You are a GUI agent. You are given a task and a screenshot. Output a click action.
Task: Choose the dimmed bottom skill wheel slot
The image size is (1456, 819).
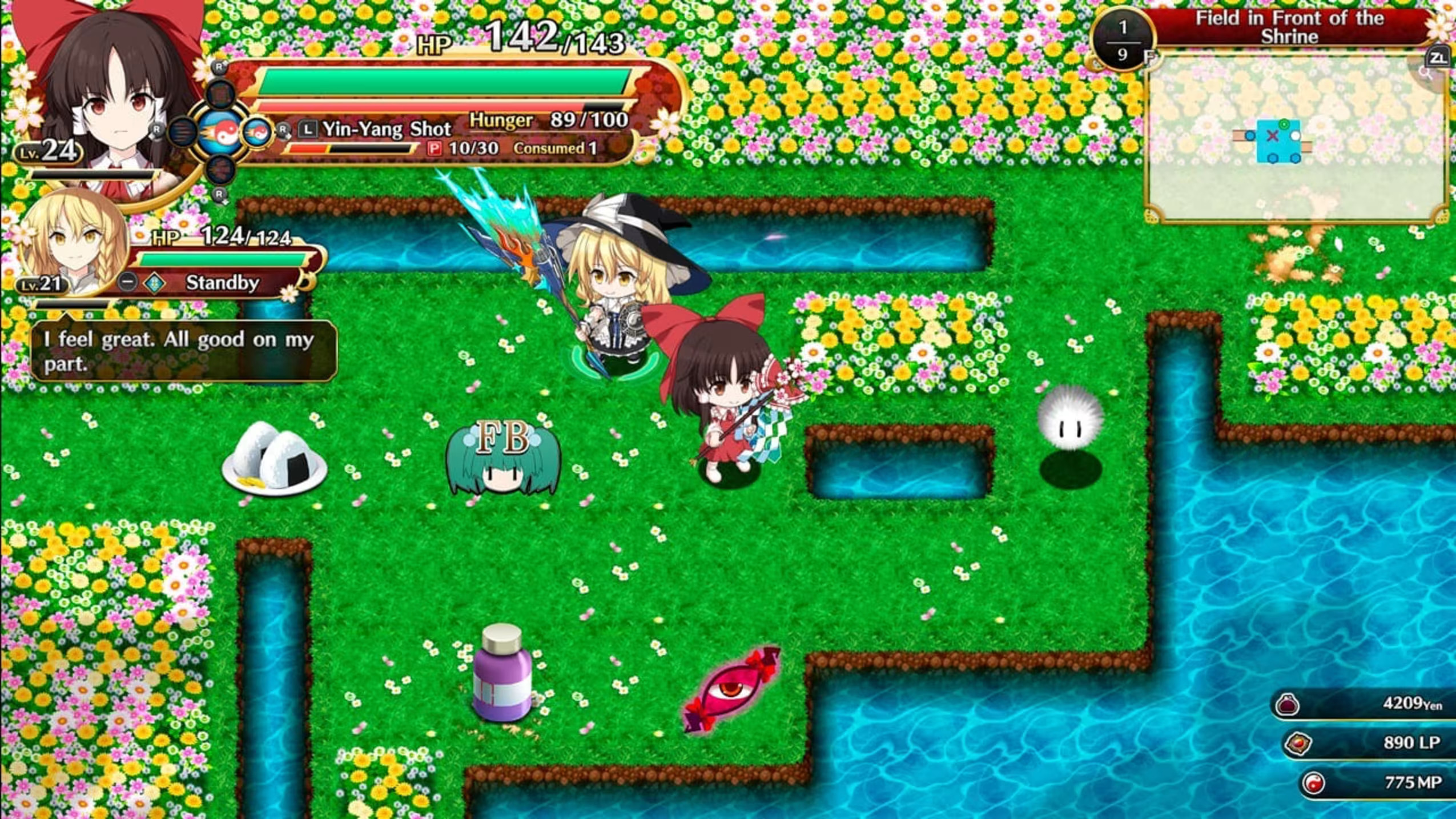[x=220, y=170]
